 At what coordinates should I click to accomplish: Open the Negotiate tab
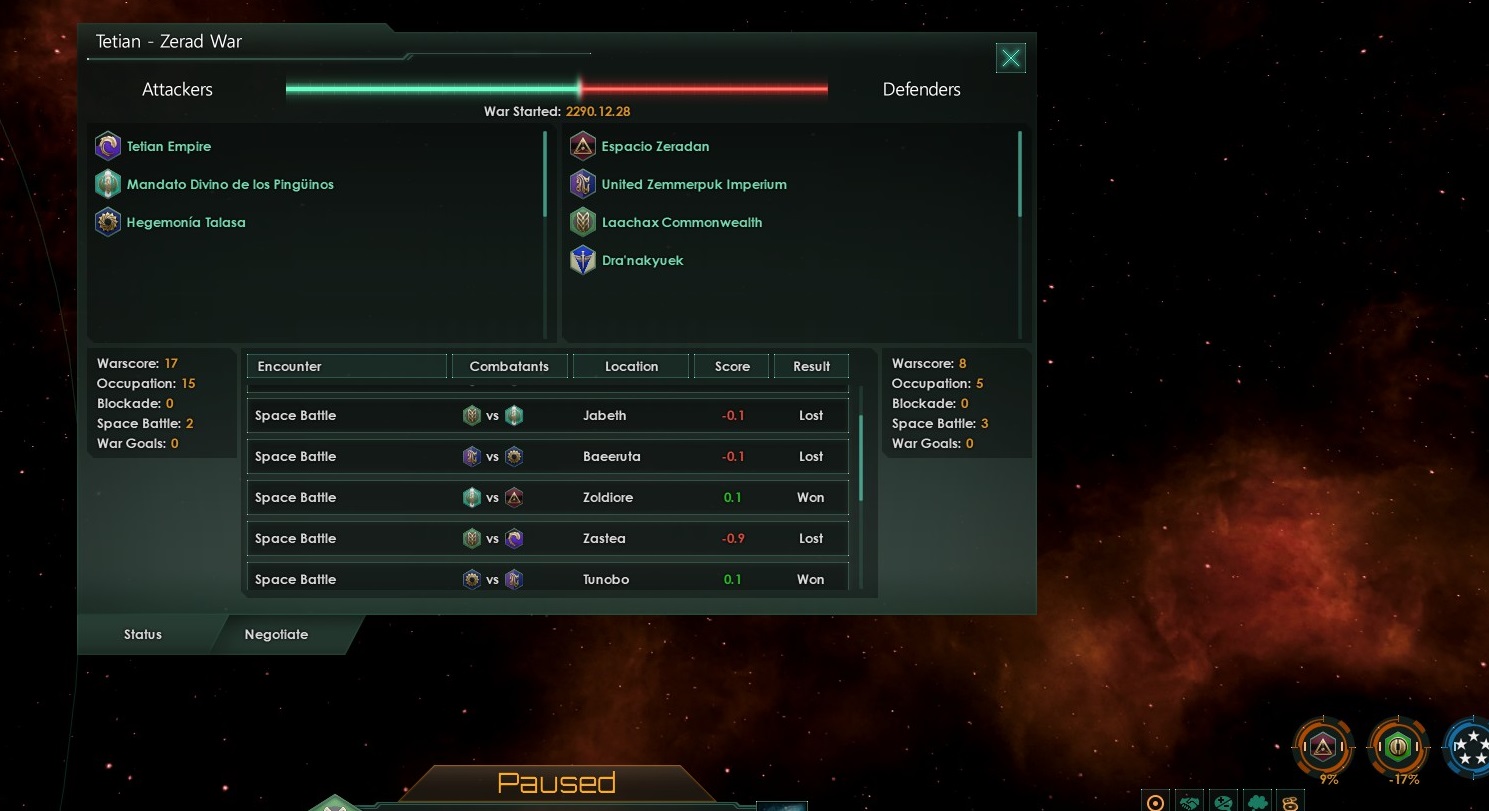click(x=276, y=634)
